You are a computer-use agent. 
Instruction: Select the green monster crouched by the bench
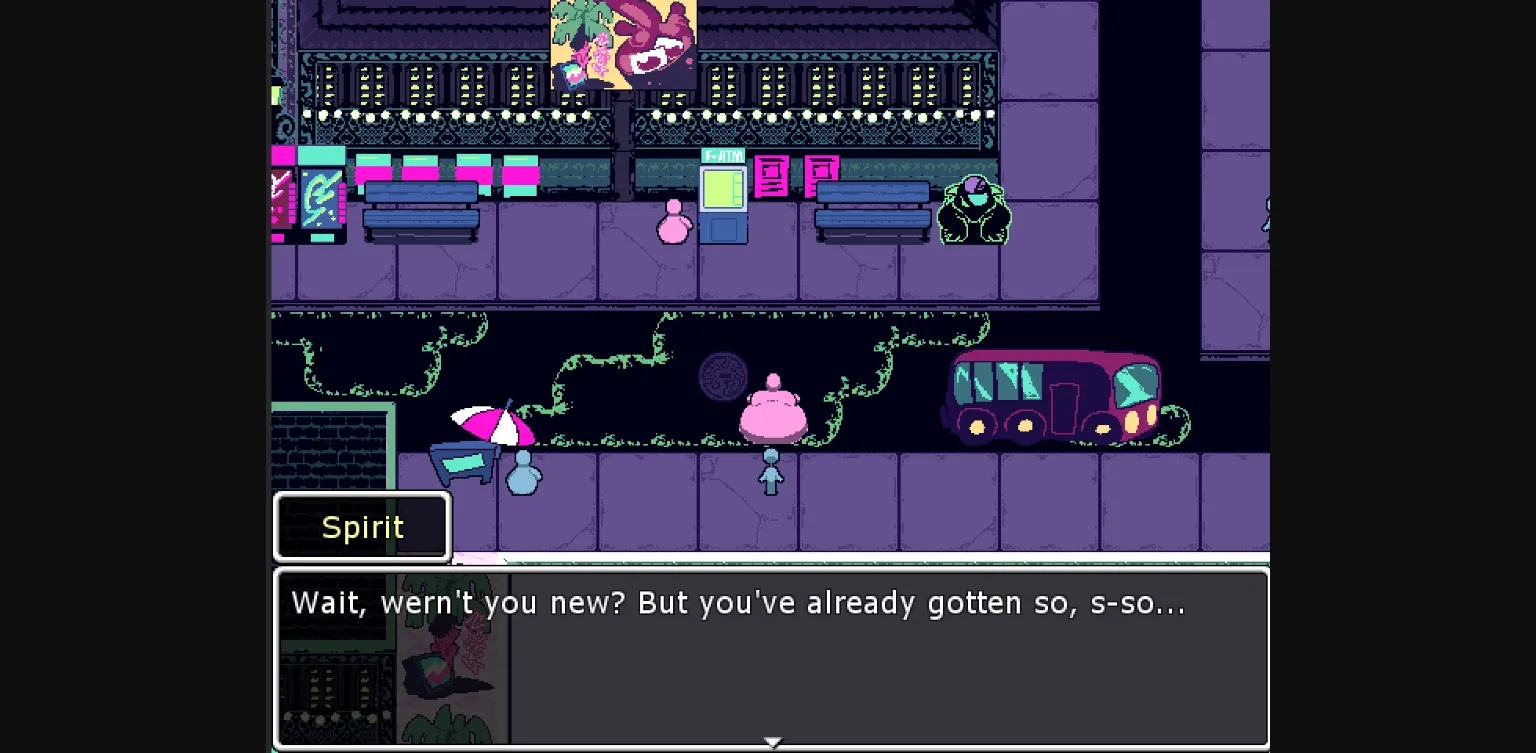click(973, 210)
